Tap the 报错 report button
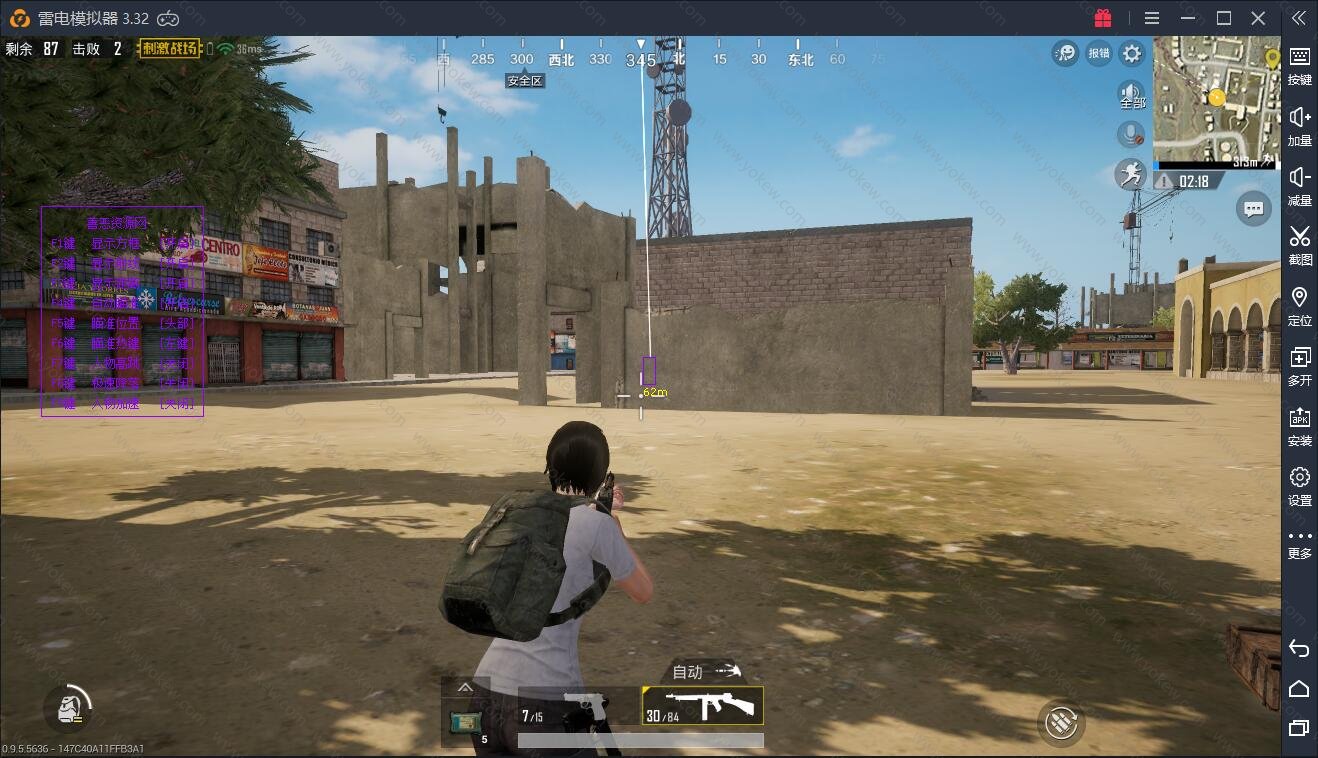The image size is (1318, 758). point(1098,53)
